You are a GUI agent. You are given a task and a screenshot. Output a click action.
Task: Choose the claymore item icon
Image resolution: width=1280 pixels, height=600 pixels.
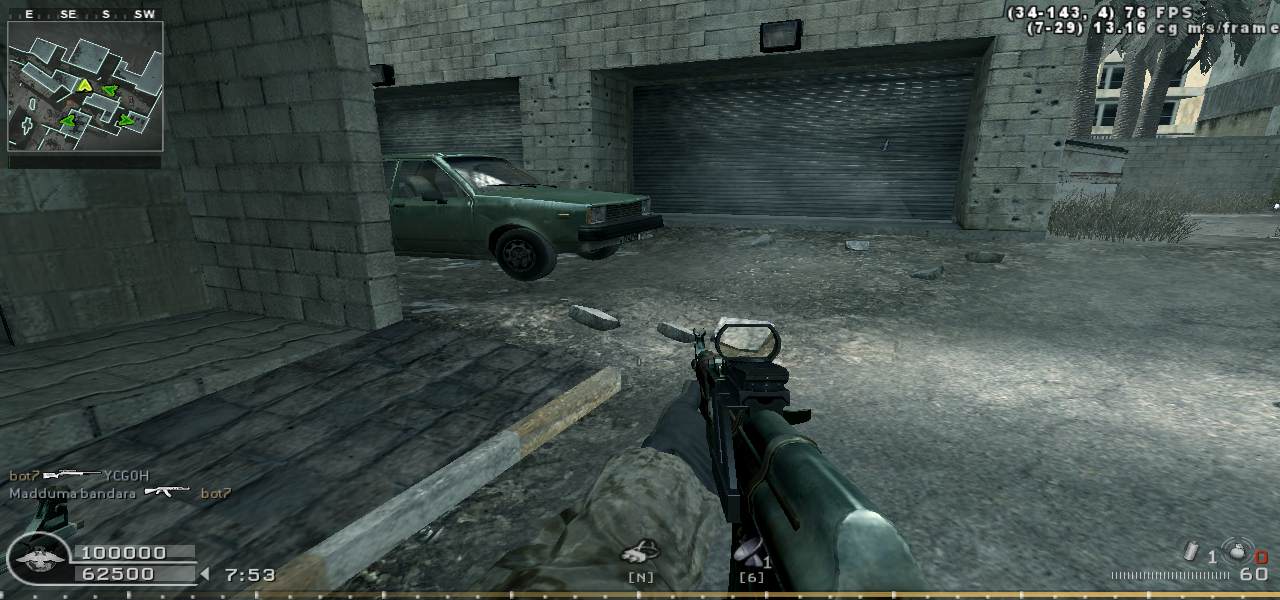(749, 549)
